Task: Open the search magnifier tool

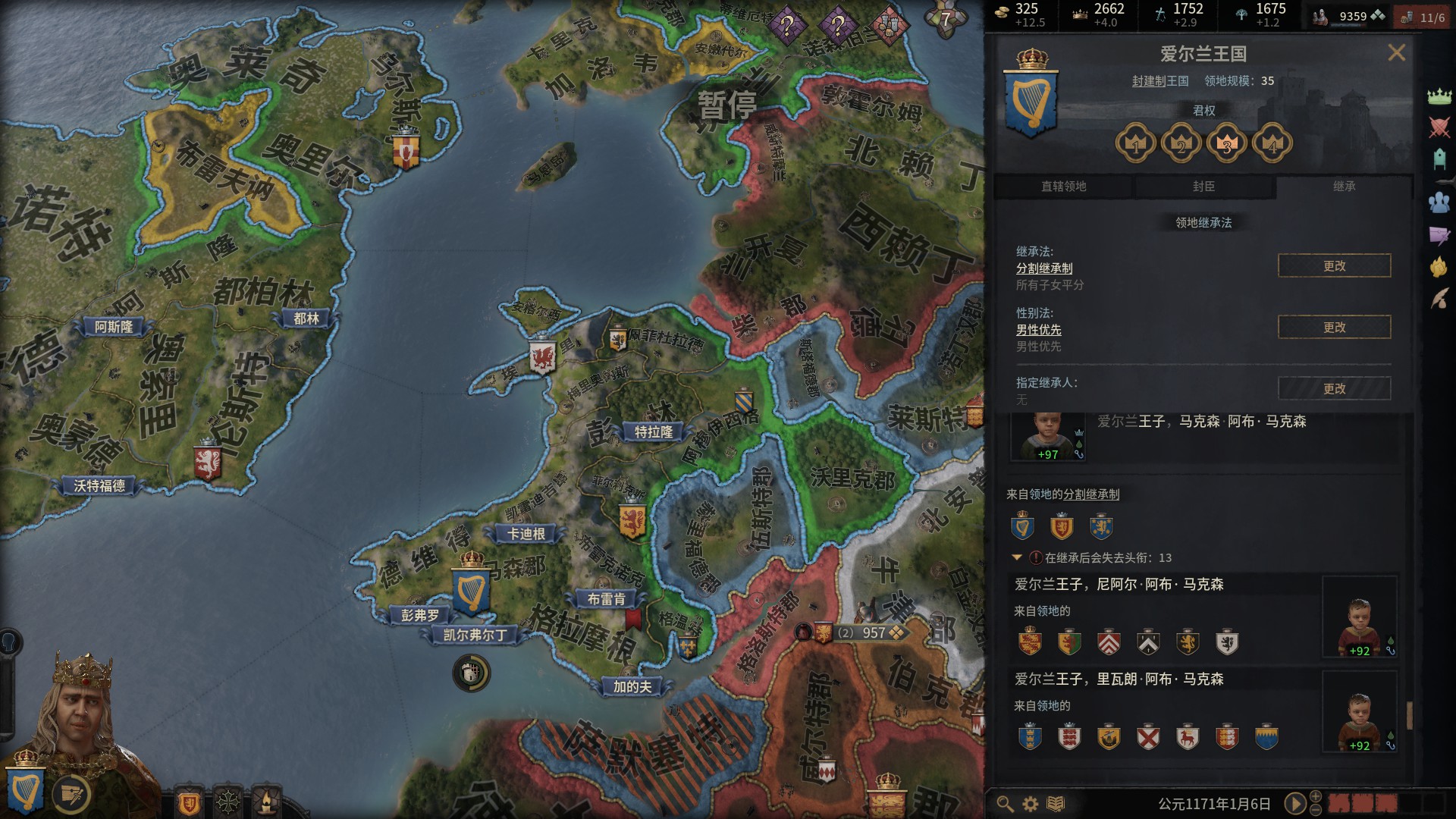Action: click(x=1005, y=804)
